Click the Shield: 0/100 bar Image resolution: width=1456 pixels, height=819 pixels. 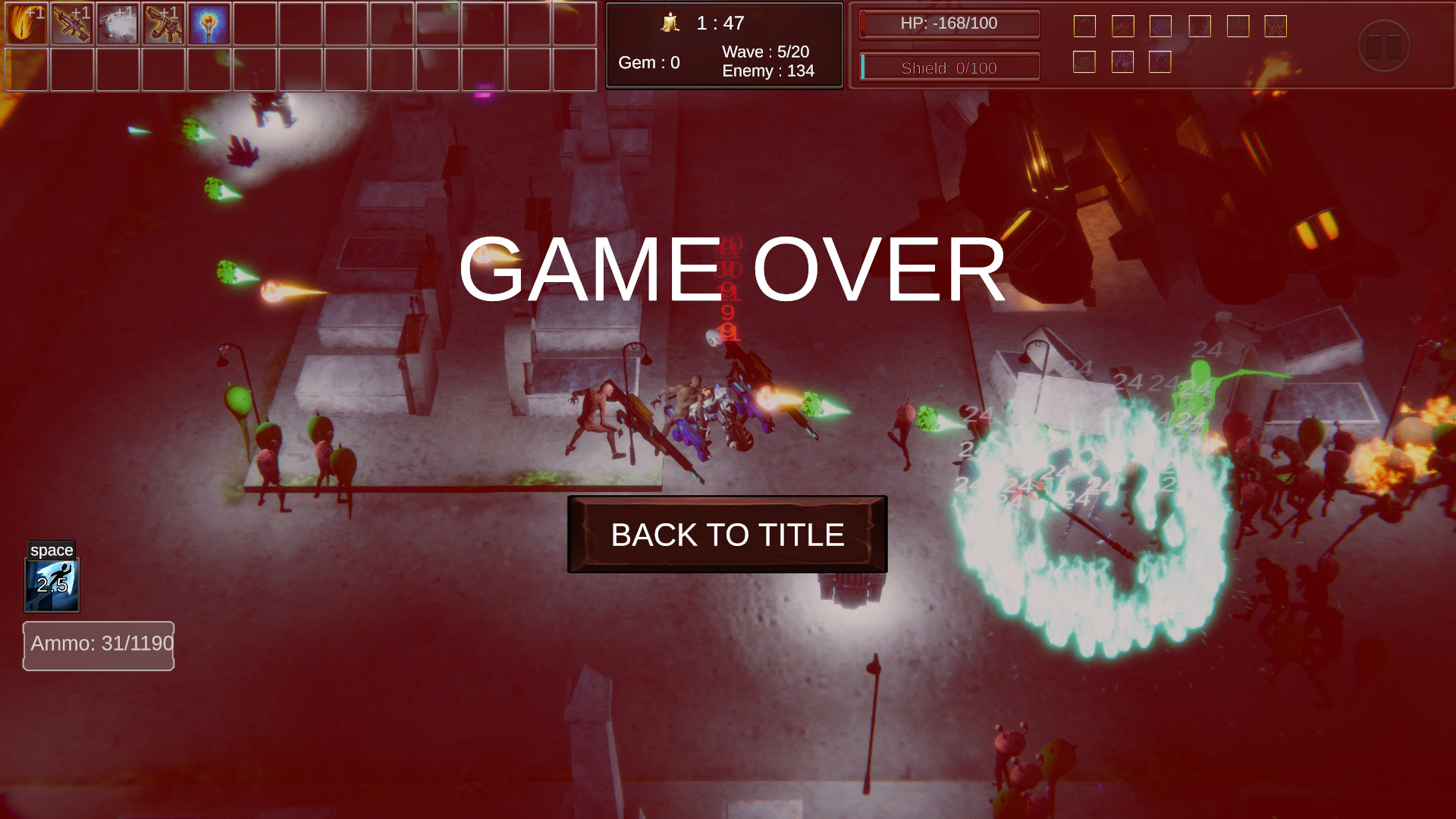pos(949,66)
